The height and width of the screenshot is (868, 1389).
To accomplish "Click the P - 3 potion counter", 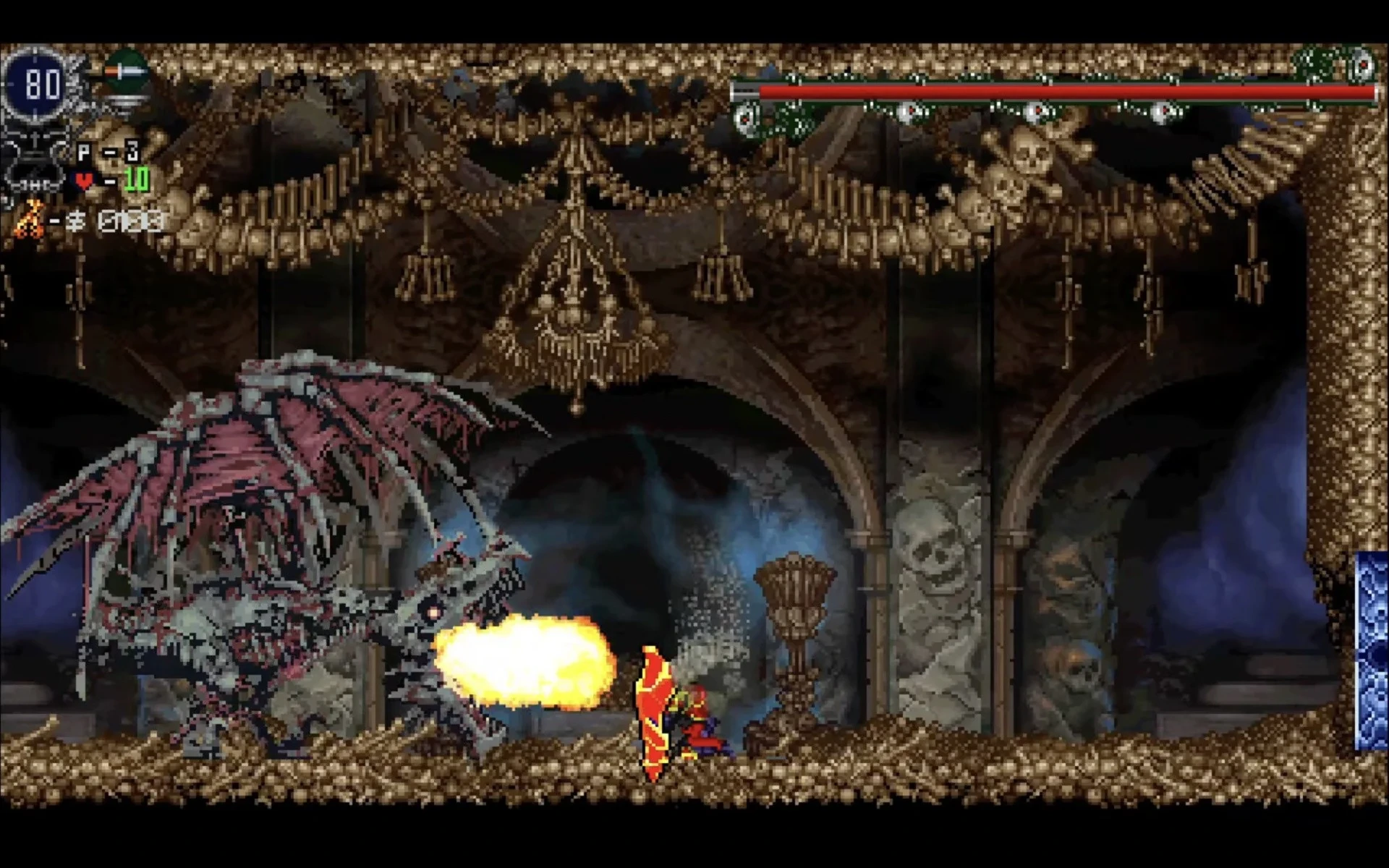I will coord(109,150).
